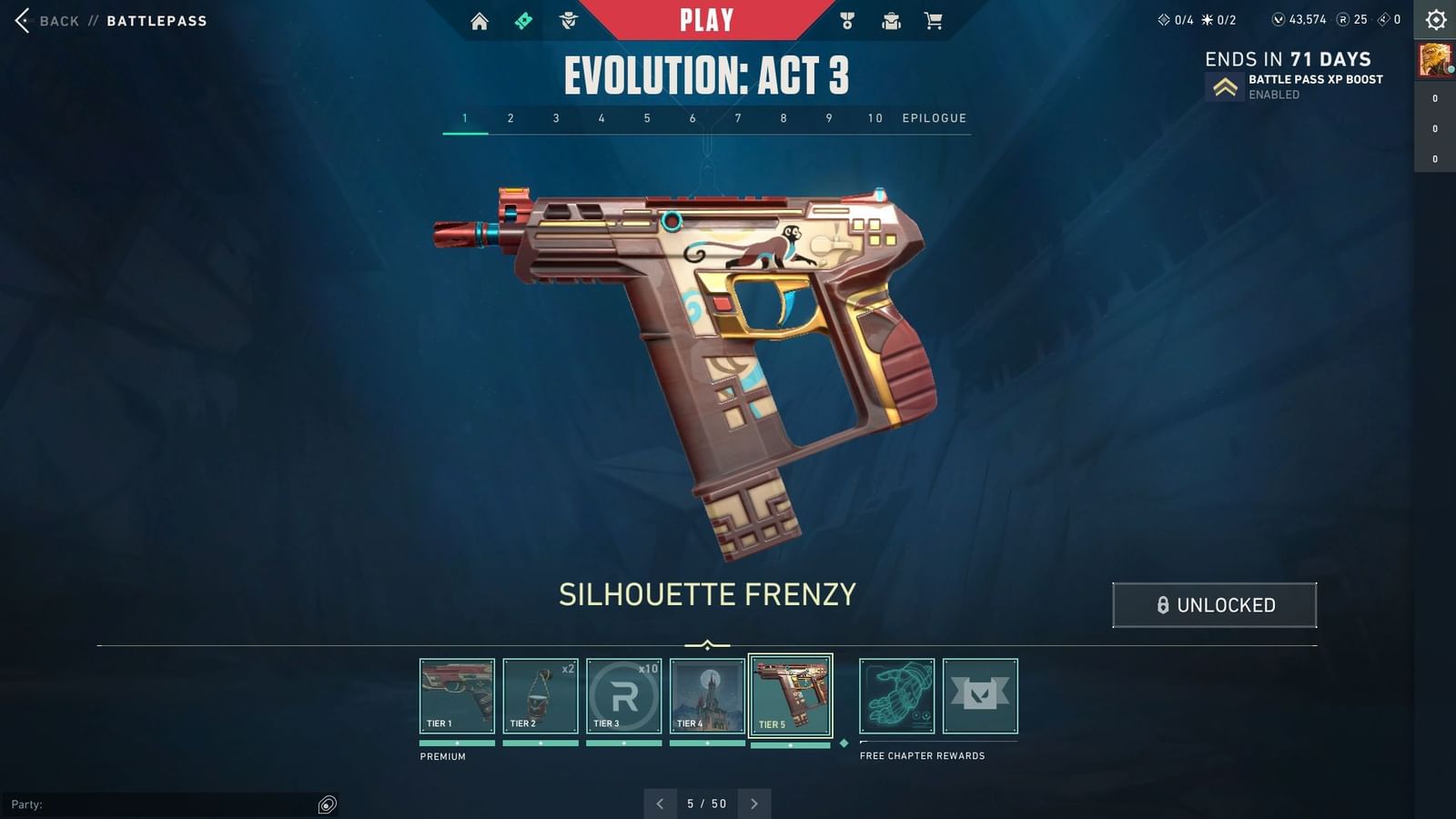This screenshot has width=1456, height=819.
Task: Advance to next page with right arrow
Action: [754, 804]
